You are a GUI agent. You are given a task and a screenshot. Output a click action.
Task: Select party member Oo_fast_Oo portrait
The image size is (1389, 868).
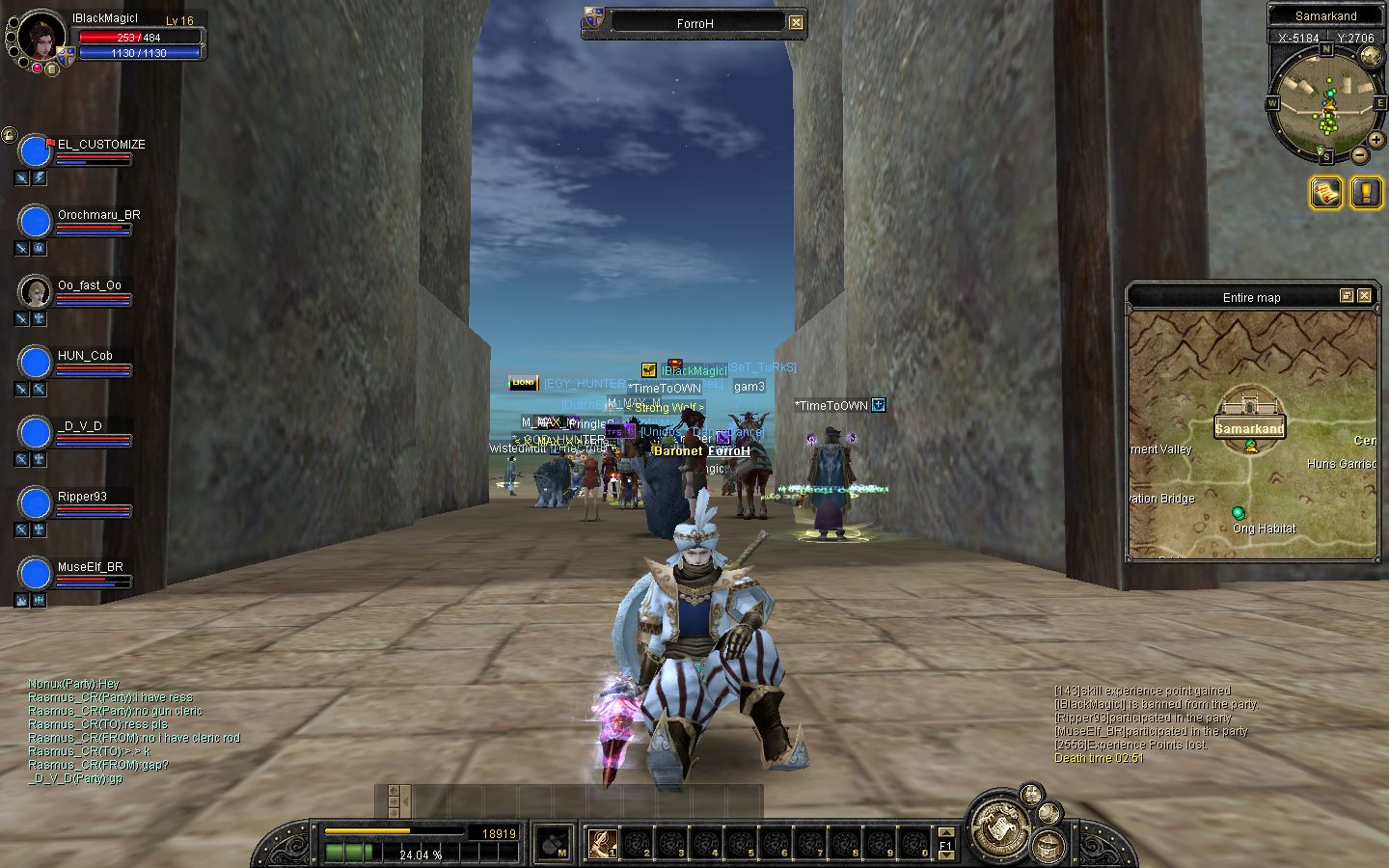pos(36,291)
